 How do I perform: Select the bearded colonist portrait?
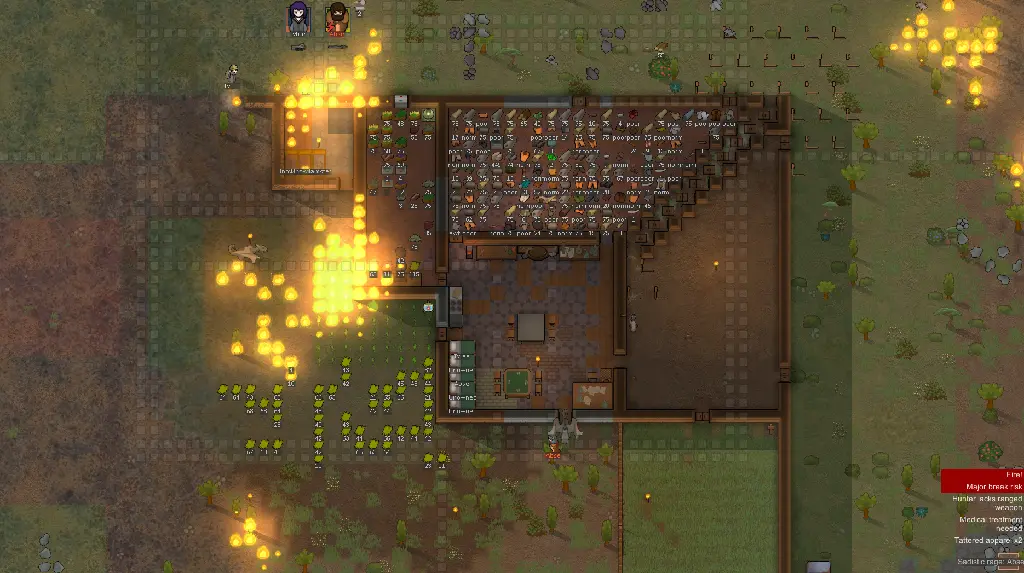(337, 17)
